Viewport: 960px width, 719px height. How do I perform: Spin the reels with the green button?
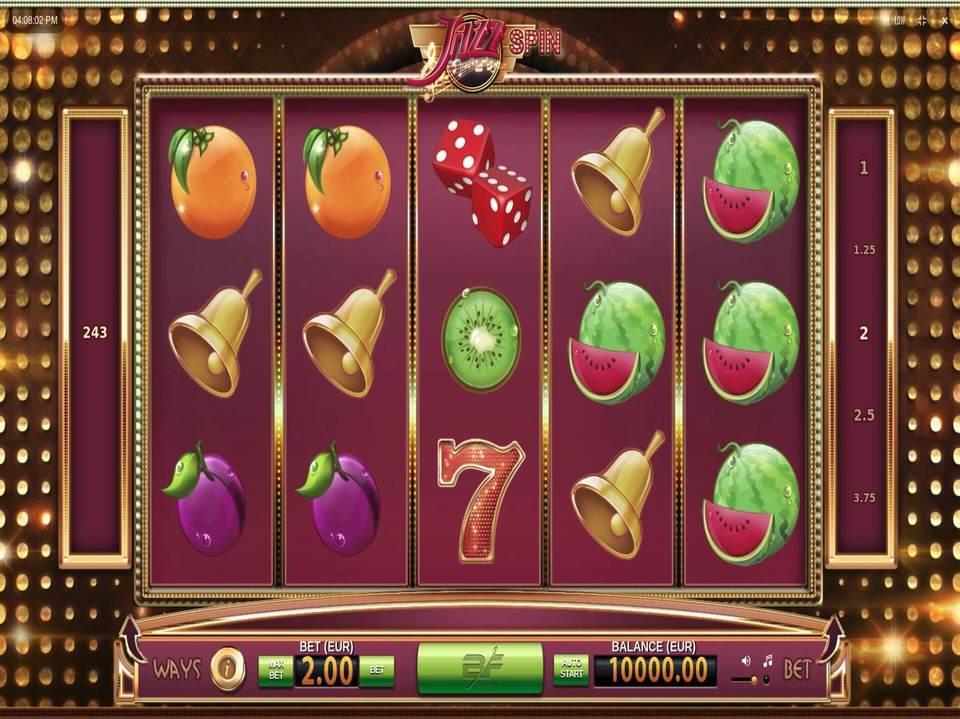point(479,668)
